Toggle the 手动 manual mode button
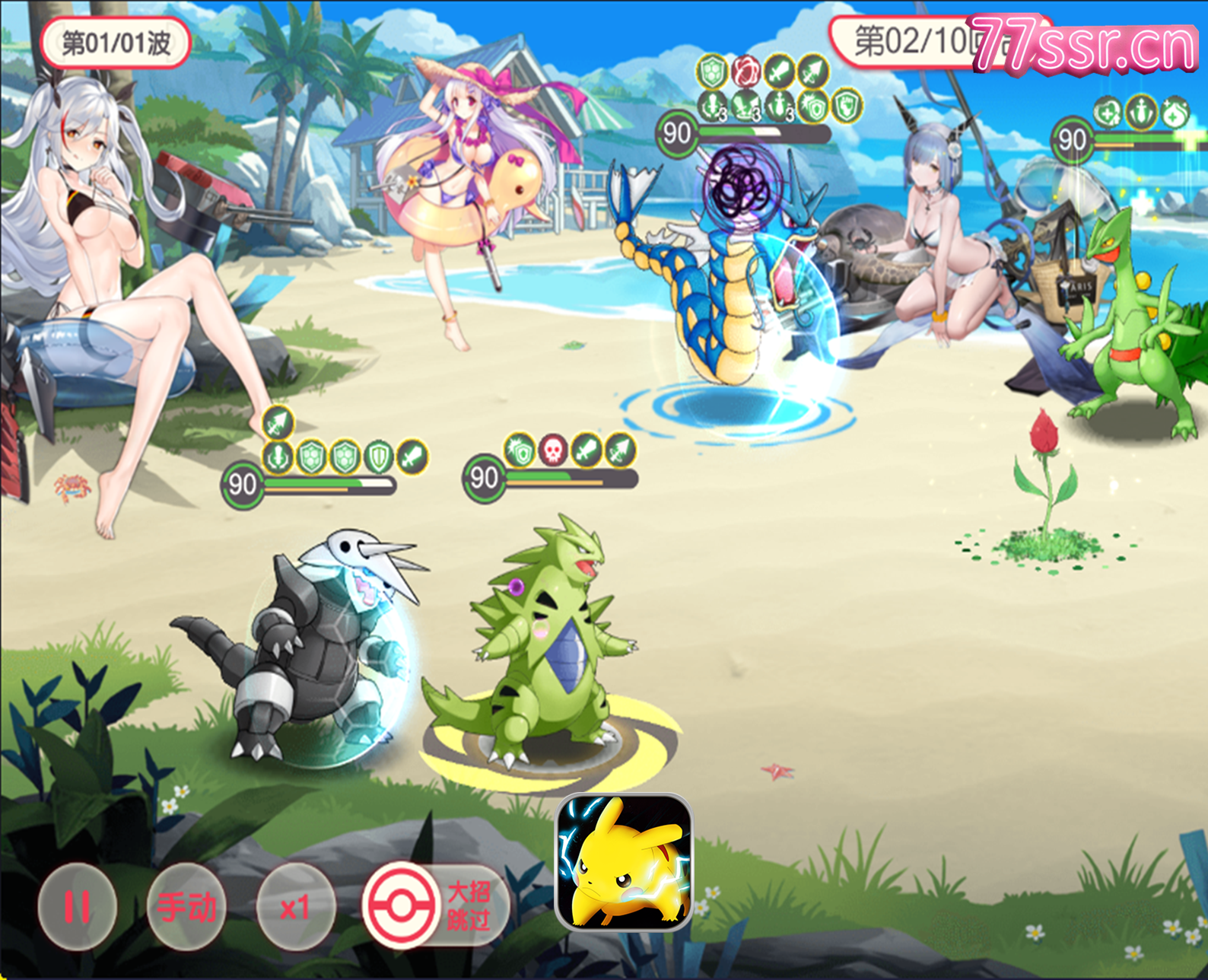1208x980 pixels. (x=186, y=906)
